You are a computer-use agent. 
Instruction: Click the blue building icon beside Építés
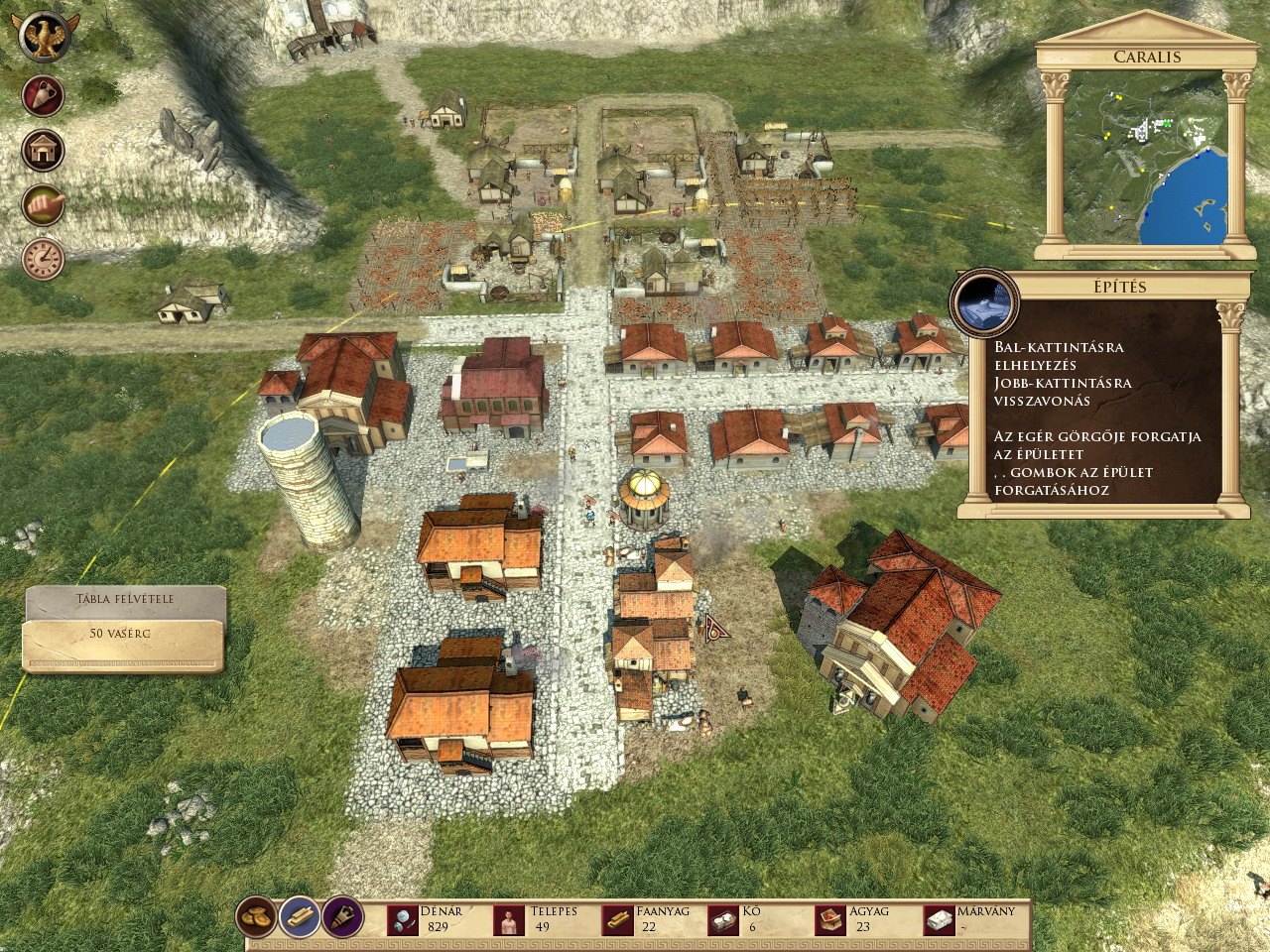[x=985, y=301]
